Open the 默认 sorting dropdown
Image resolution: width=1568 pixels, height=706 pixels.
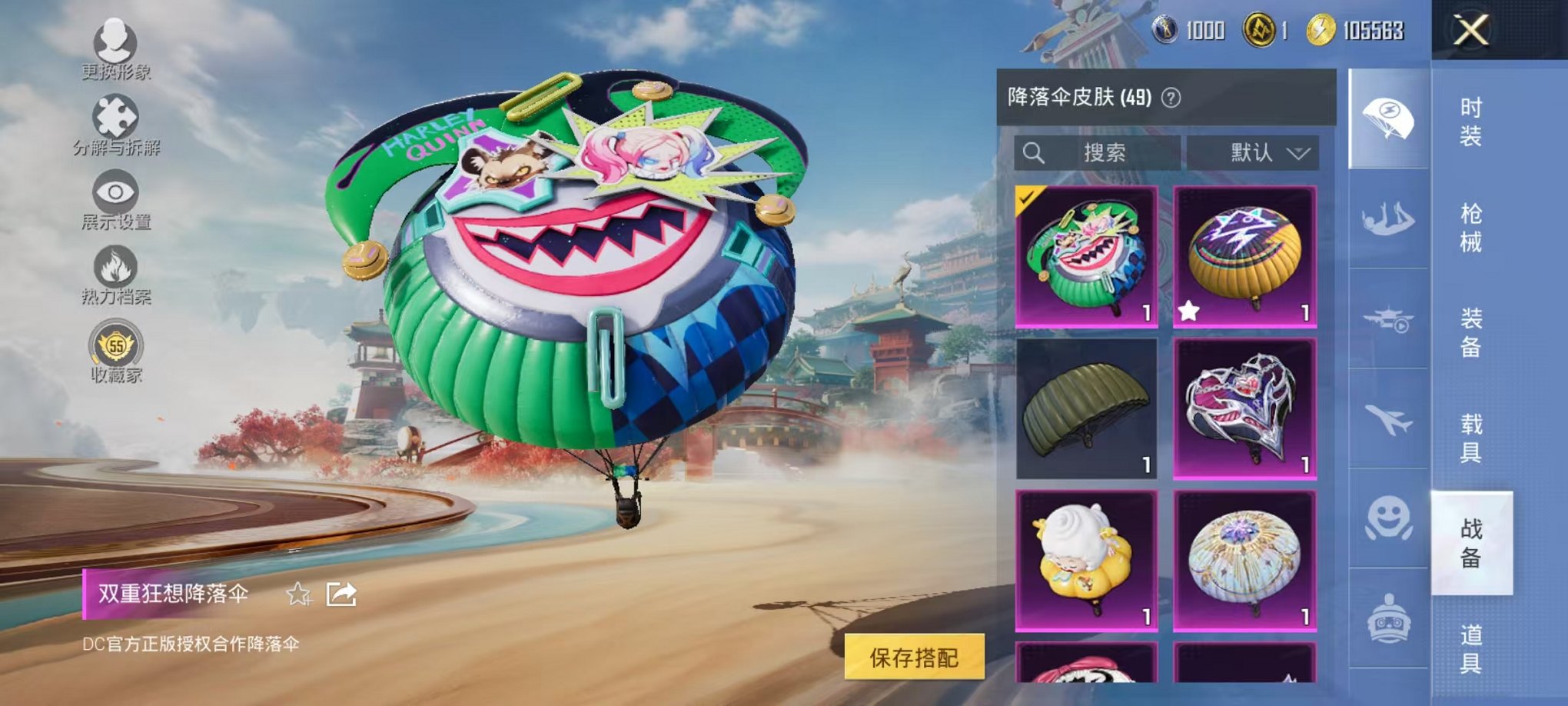click(1254, 151)
